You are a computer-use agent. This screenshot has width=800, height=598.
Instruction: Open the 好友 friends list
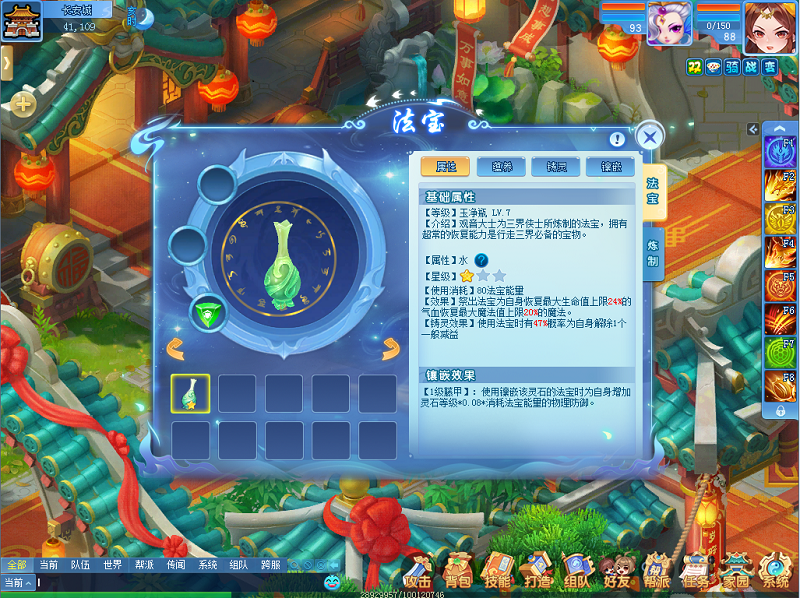click(617, 574)
